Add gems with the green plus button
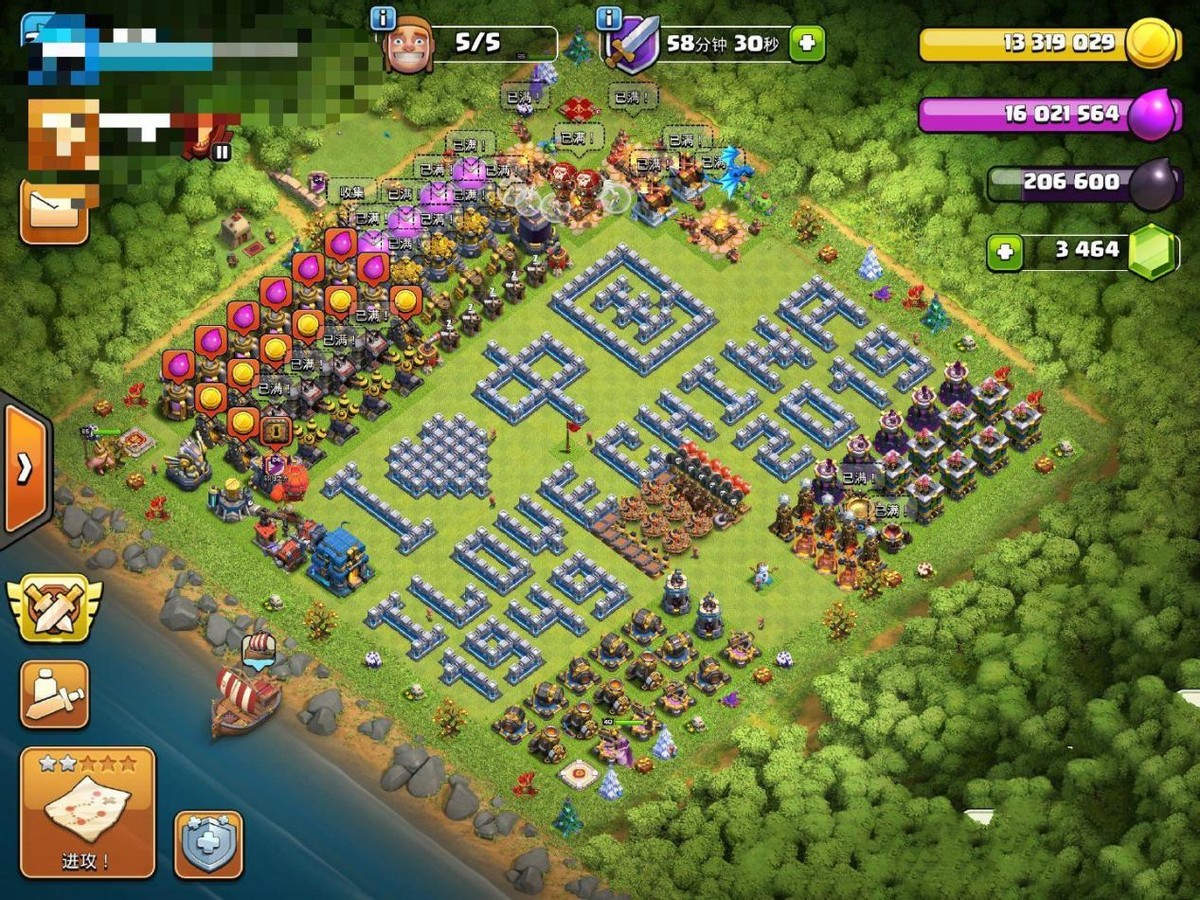The height and width of the screenshot is (900, 1200). click(1004, 252)
